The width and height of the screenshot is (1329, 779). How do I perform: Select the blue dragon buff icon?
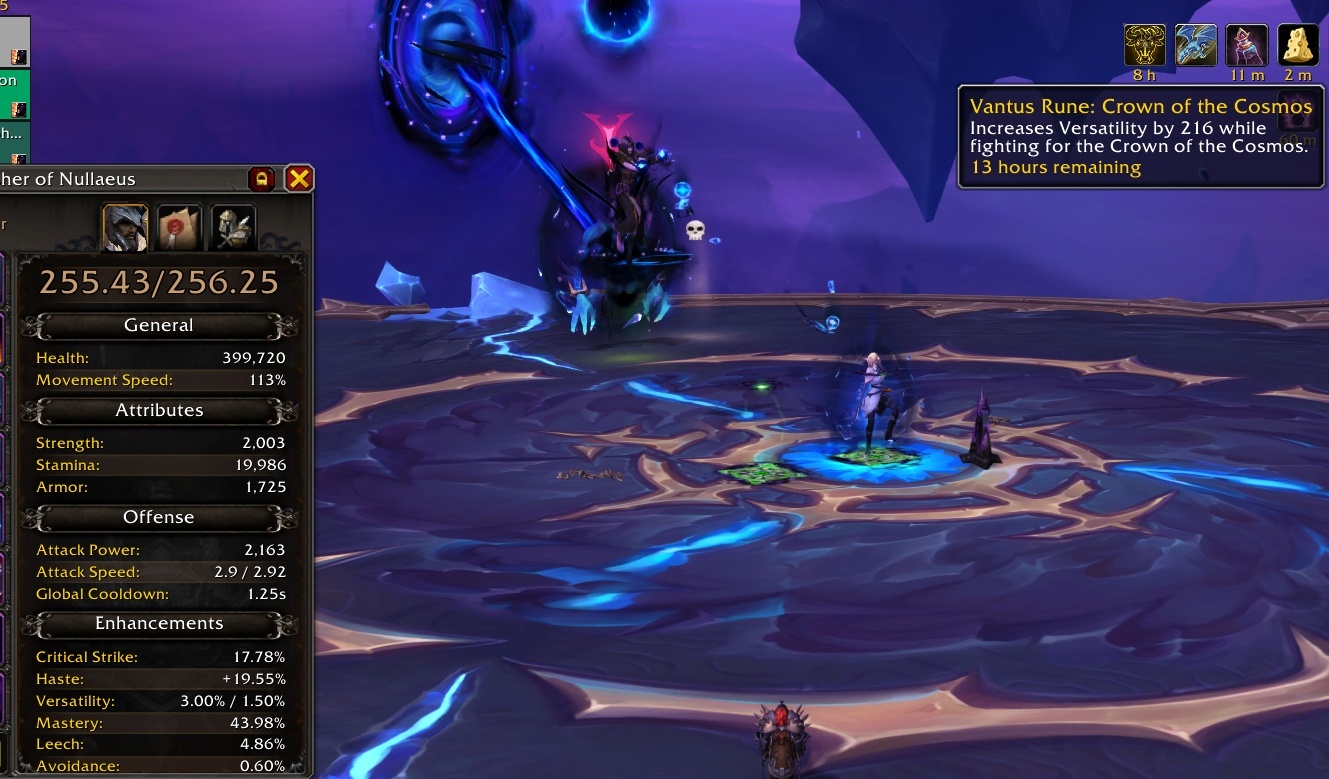1196,45
